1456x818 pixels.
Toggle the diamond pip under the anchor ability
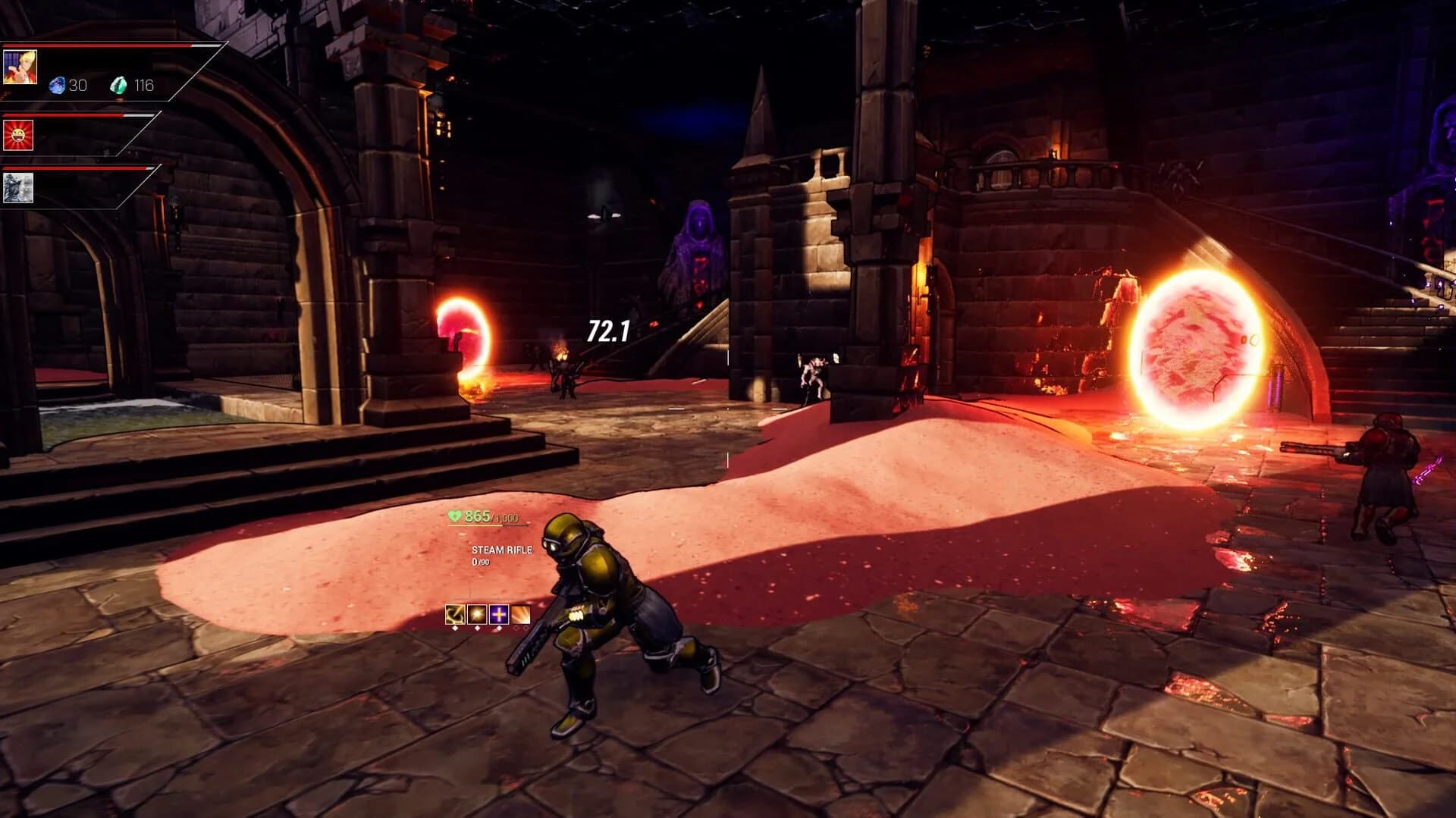pyautogui.click(x=455, y=628)
